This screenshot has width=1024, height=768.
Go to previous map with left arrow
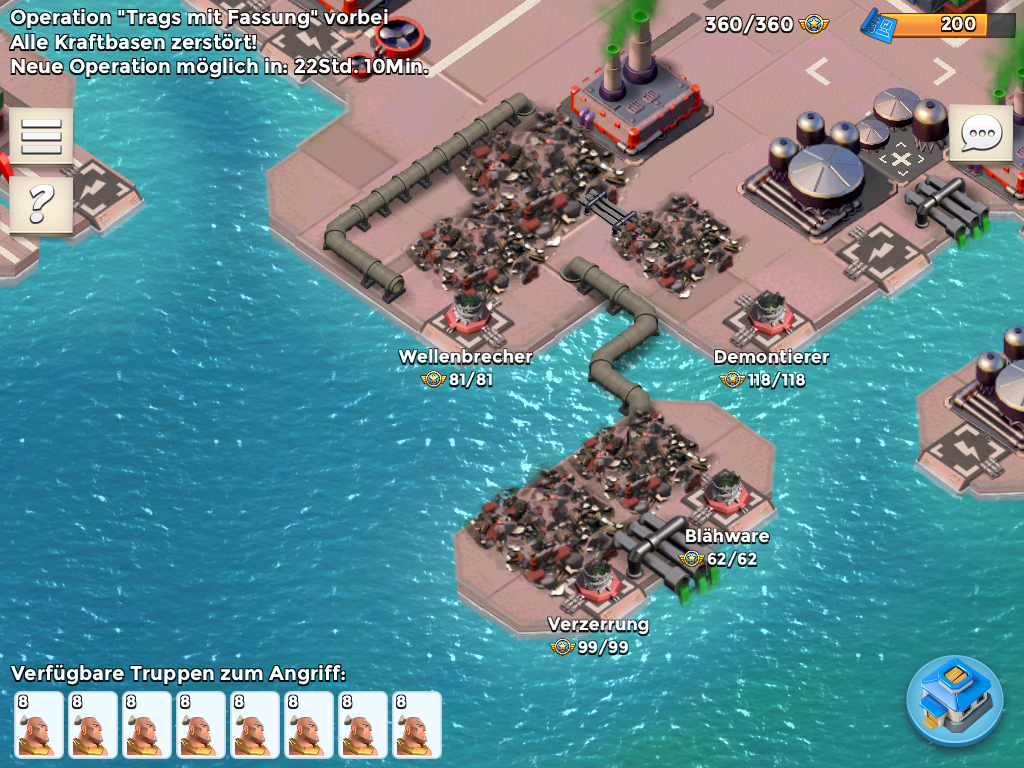(x=818, y=71)
